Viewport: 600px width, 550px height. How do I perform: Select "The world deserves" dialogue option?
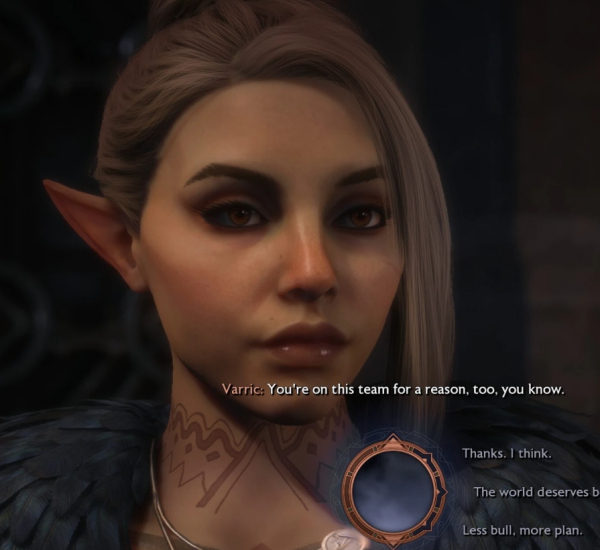536,492
